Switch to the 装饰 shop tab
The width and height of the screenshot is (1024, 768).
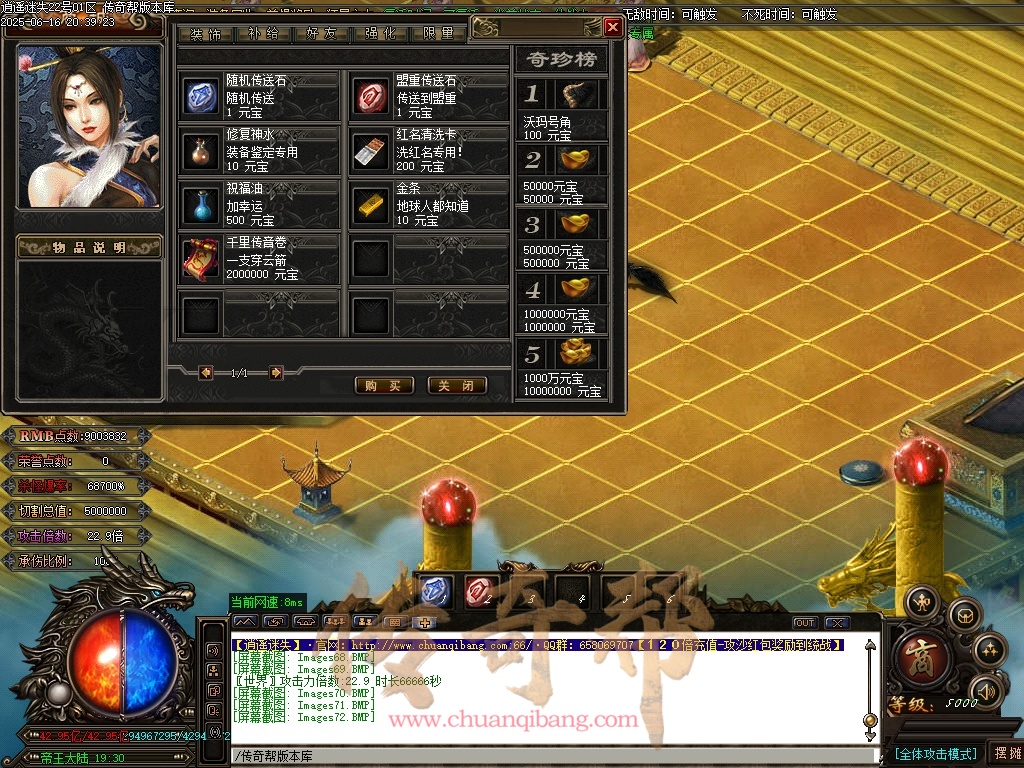[205, 34]
